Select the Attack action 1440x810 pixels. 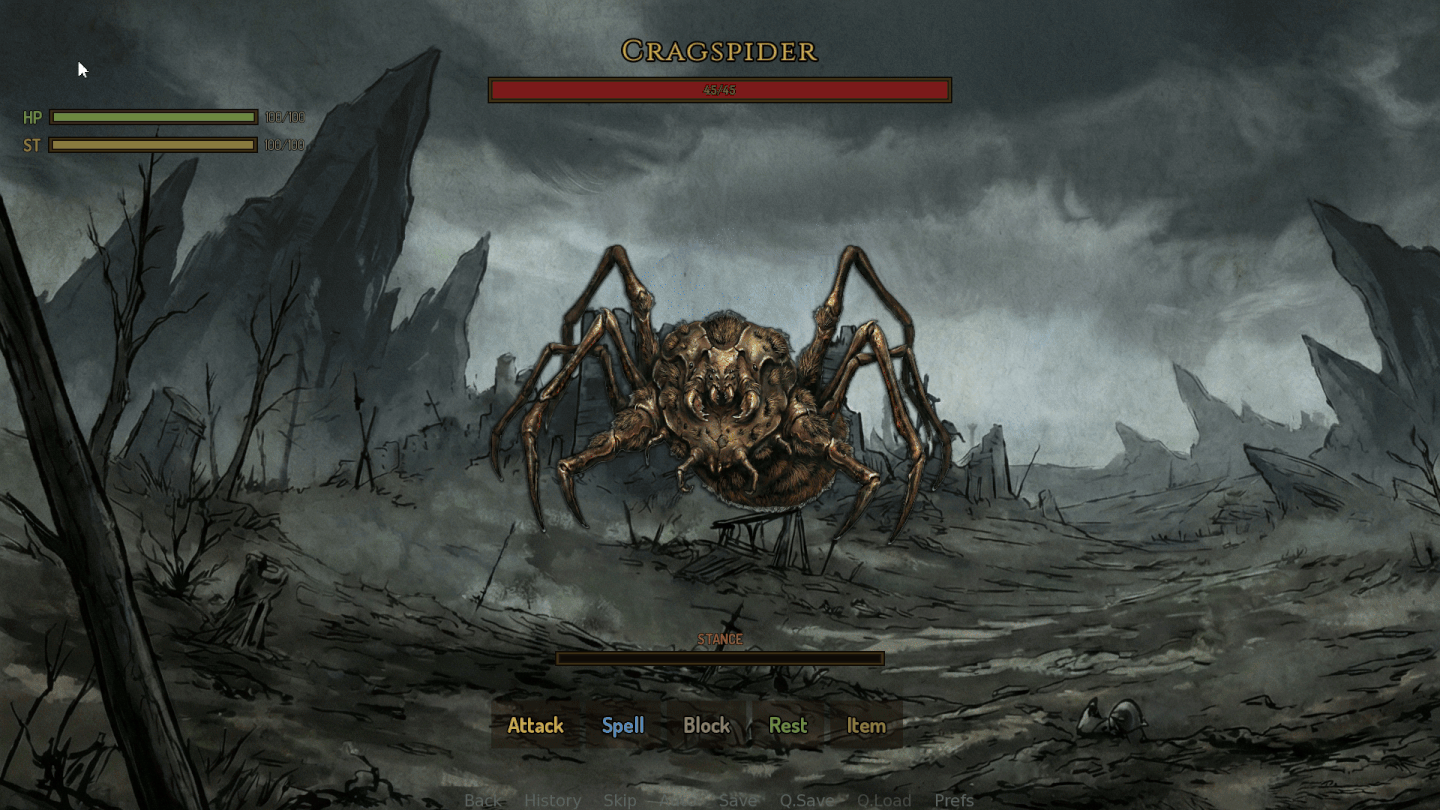(x=535, y=726)
